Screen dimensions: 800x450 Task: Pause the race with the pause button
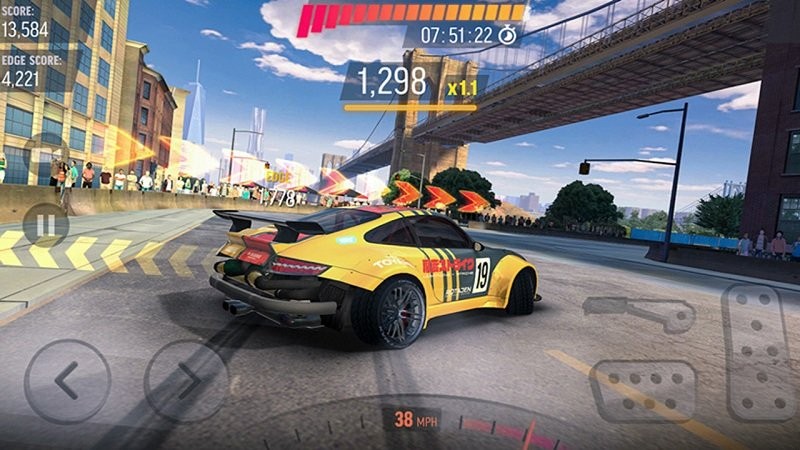coord(45,225)
